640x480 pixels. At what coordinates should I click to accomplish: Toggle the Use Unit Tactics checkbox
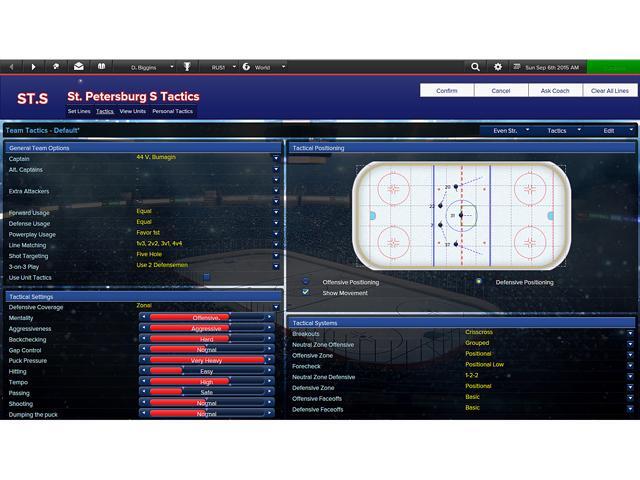pos(206,277)
